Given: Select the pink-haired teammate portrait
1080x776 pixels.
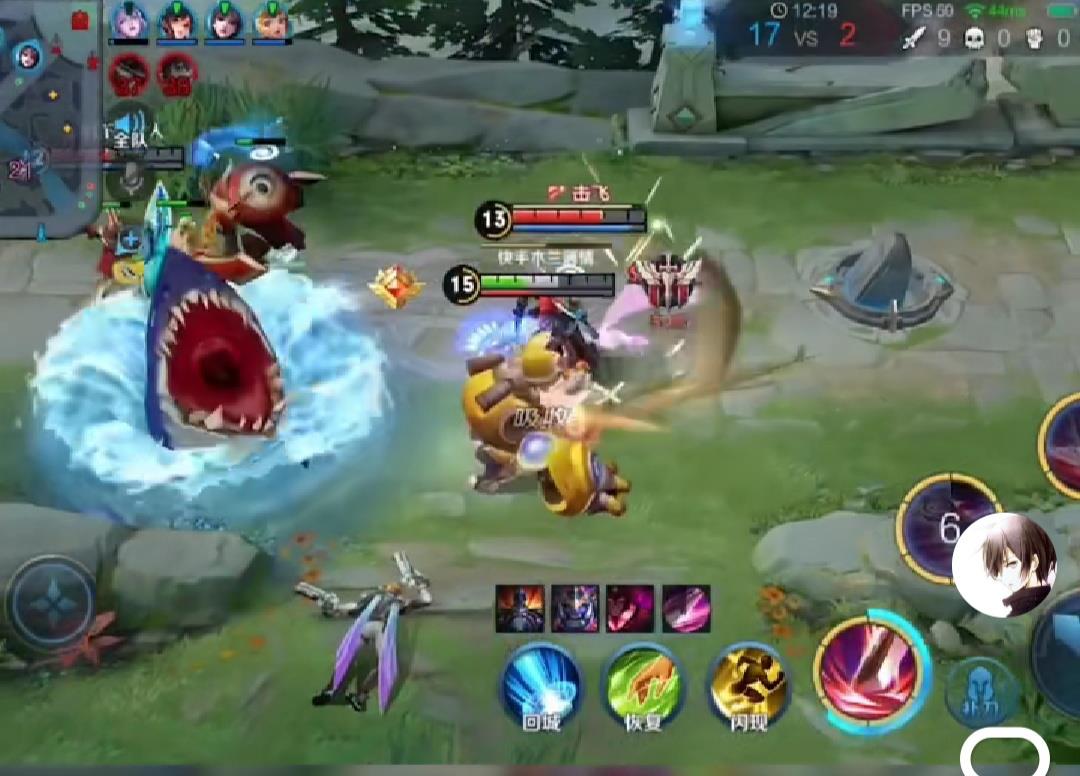Looking at the screenshot, I should 129,21.
